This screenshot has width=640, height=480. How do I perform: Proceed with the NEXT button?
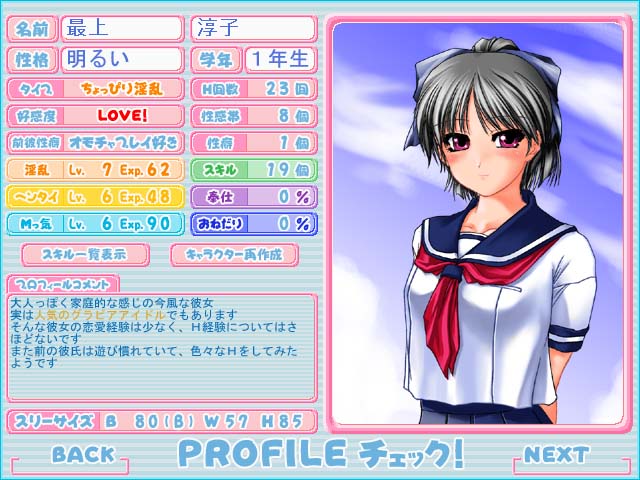click(556, 455)
